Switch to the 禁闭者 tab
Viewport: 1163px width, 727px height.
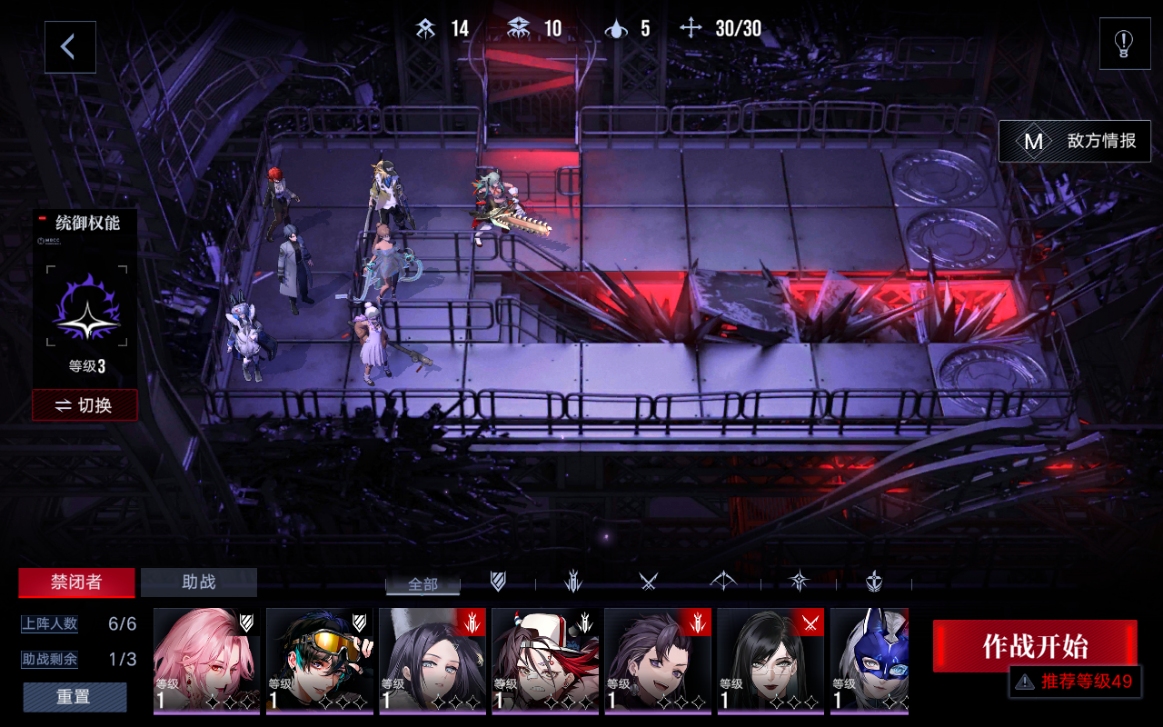click(77, 582)
